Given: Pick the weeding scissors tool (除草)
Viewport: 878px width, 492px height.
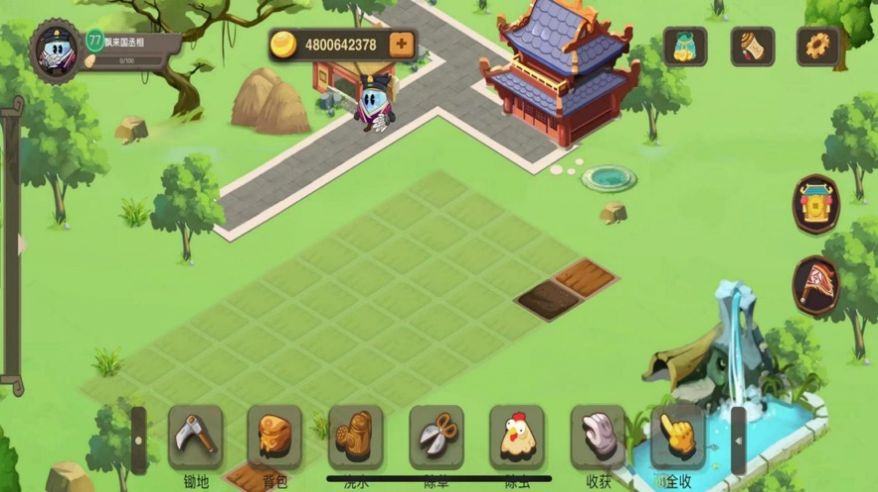Looking at the screenshot, I should click(x=436, y=437).
